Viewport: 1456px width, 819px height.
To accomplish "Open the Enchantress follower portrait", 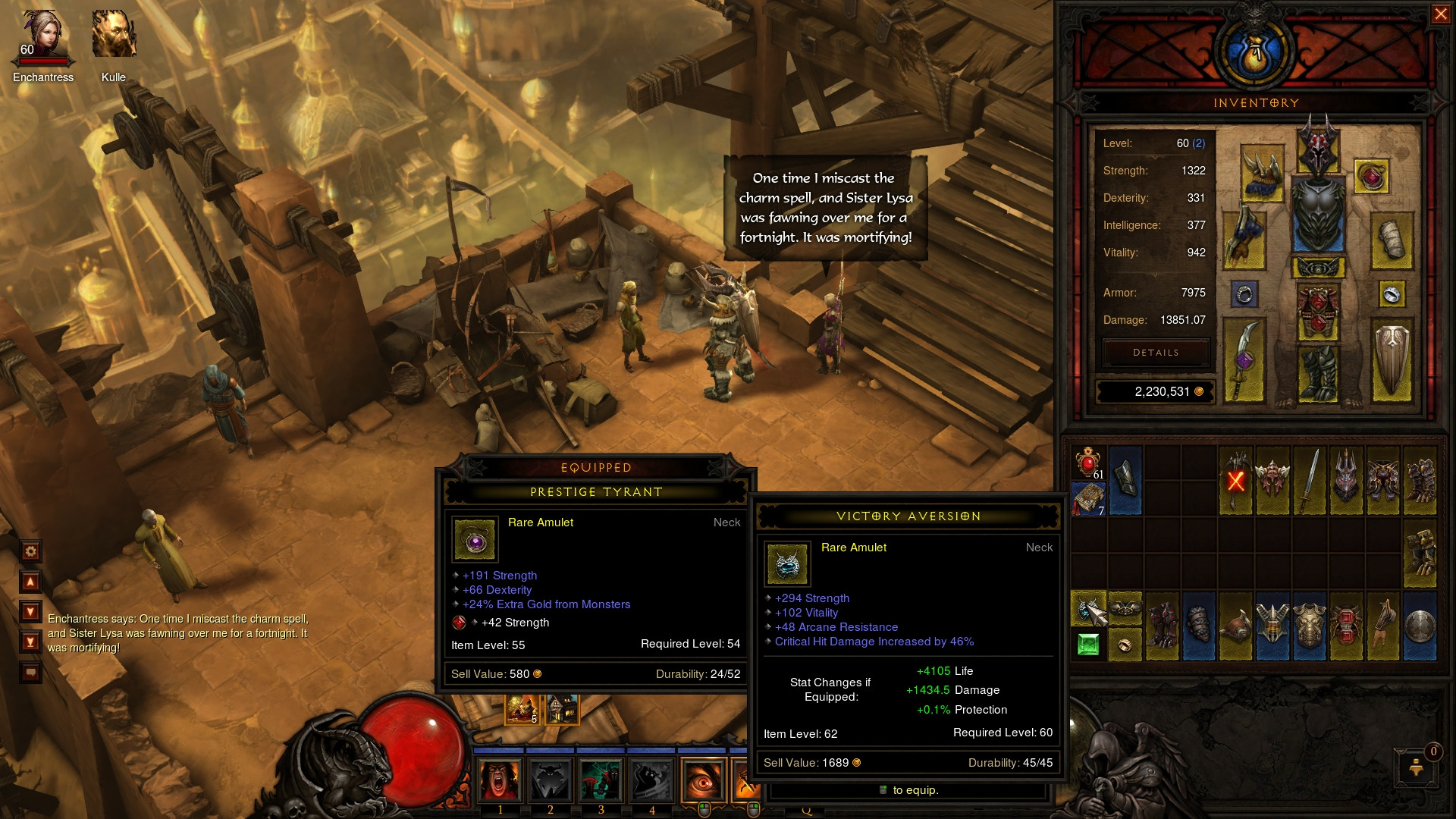I will click(42, 36).
